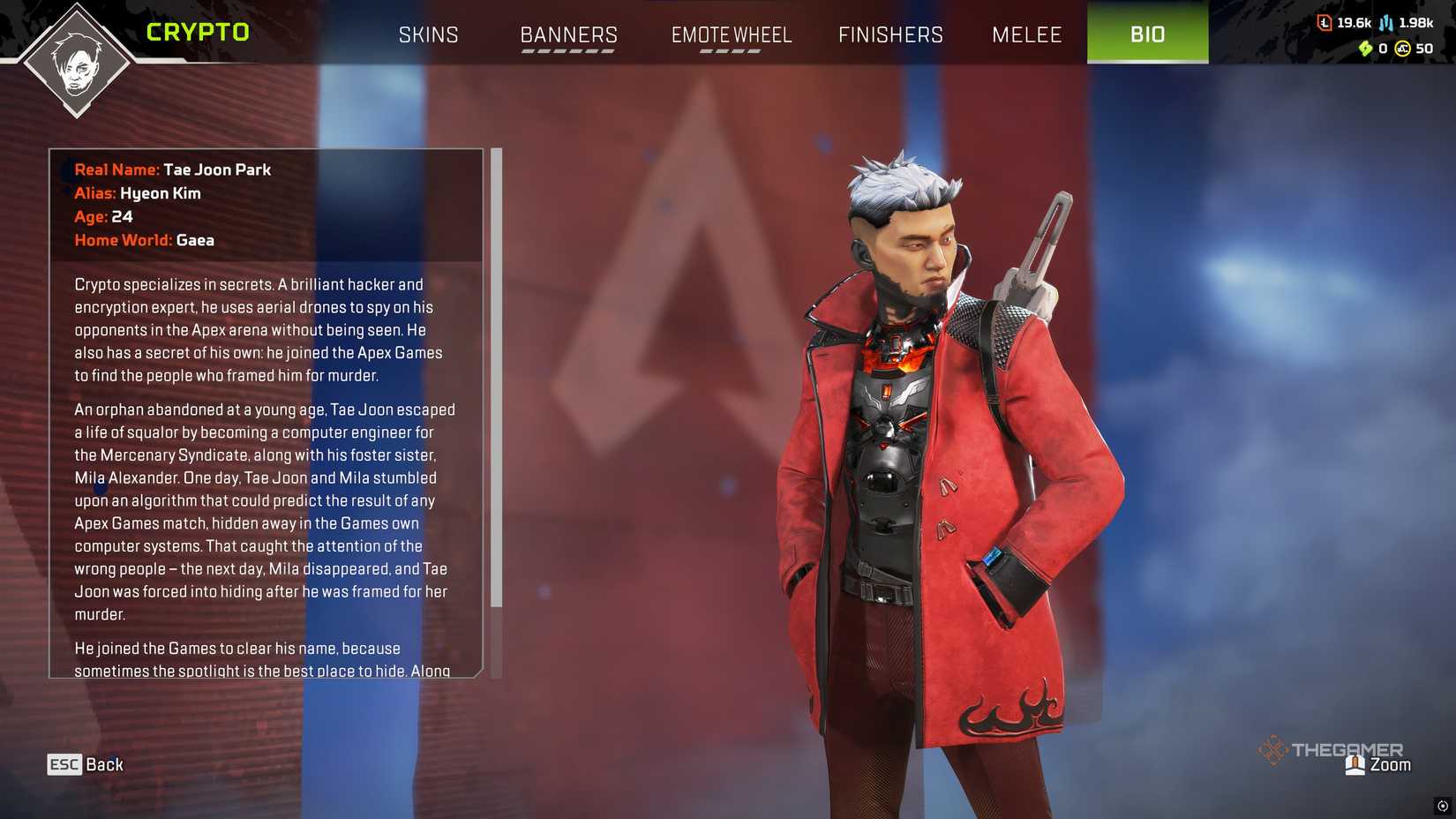Screen dimensions: 1456x819
Task: Select the Heirloom Shards icon
Action: coord(1365,49)
